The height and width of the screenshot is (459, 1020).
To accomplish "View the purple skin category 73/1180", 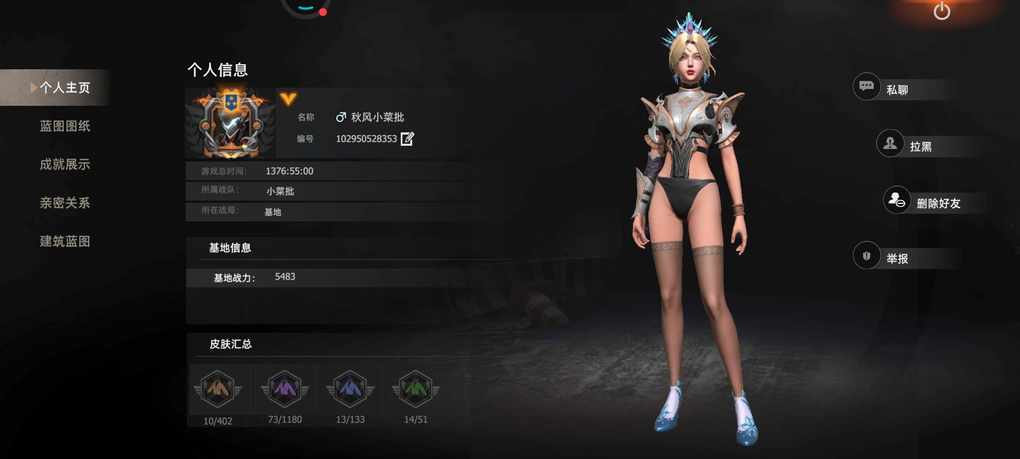I will 284,388.
